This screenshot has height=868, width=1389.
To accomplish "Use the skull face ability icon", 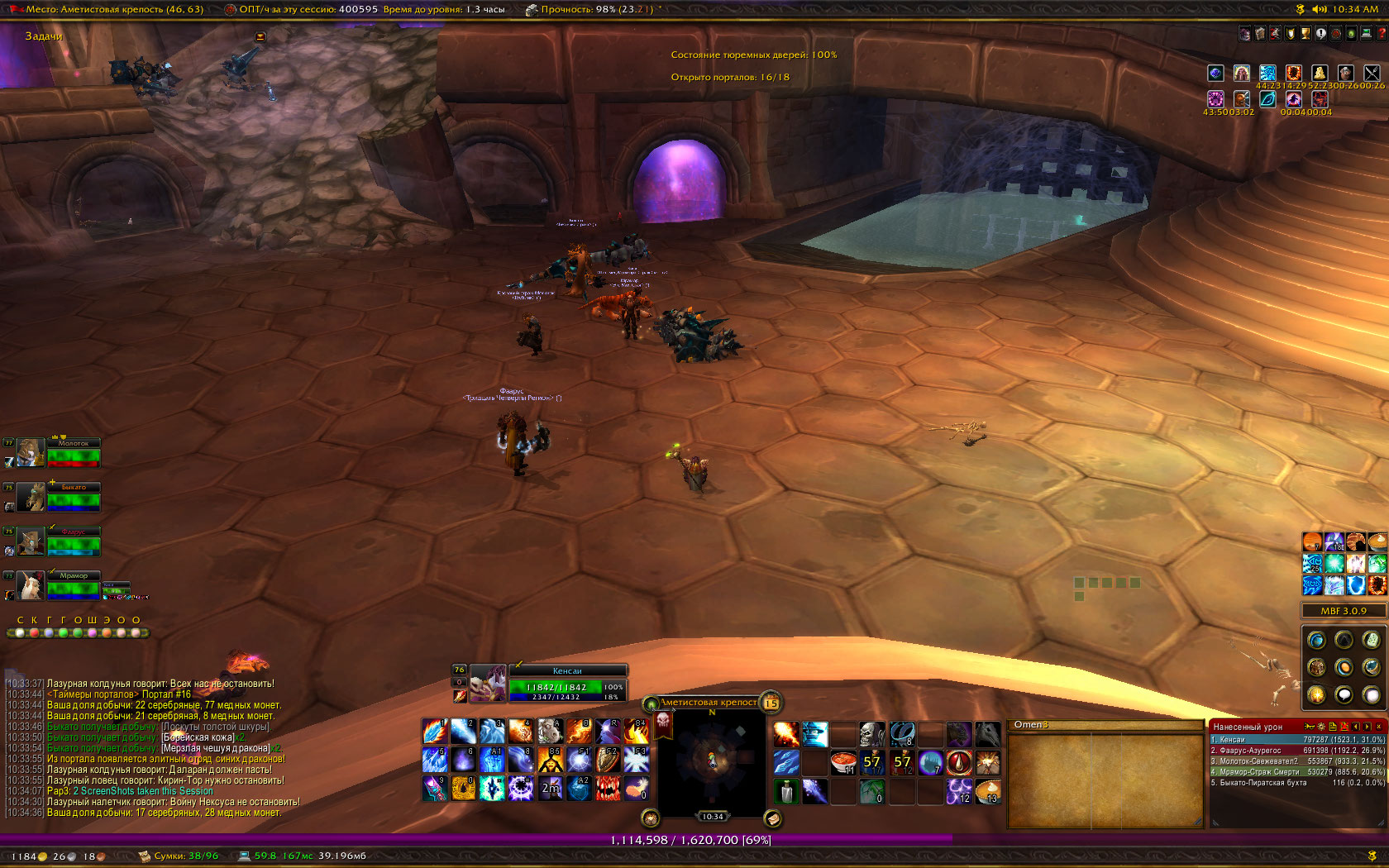I will point(871,733).
